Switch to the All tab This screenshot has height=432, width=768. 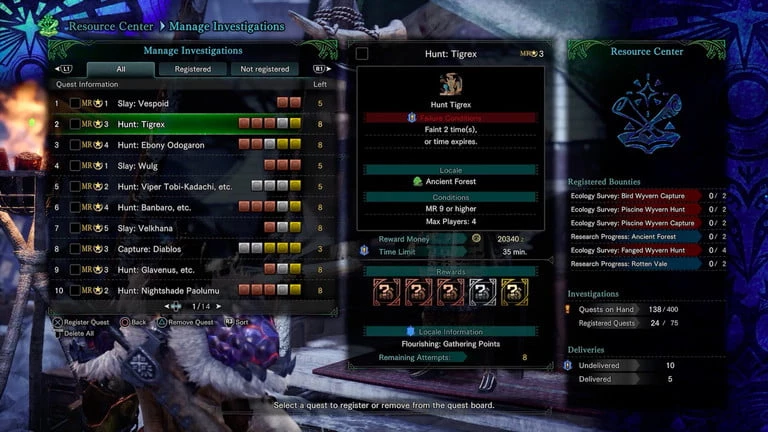pyautogui.click(x=121, y=69)
